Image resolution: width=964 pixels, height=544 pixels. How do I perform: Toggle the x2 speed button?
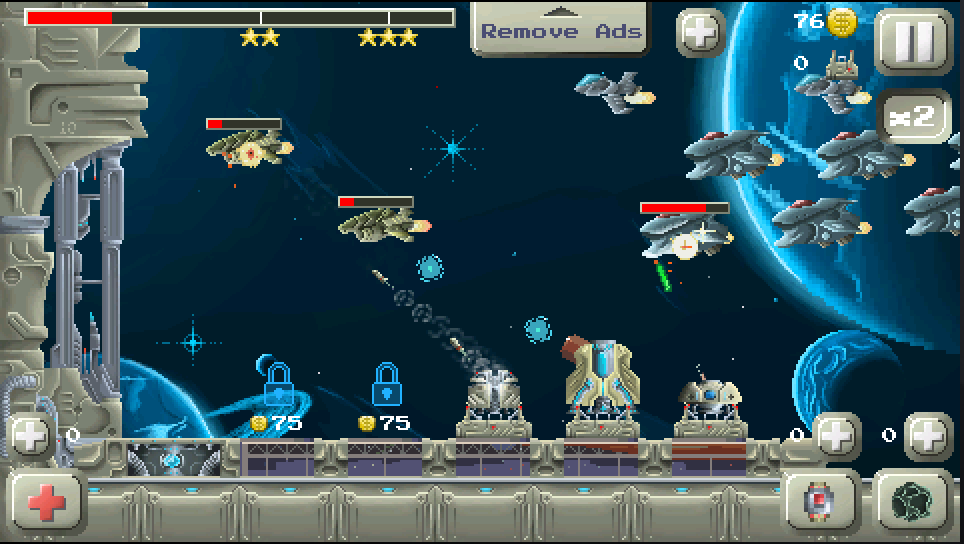point(914,116)
